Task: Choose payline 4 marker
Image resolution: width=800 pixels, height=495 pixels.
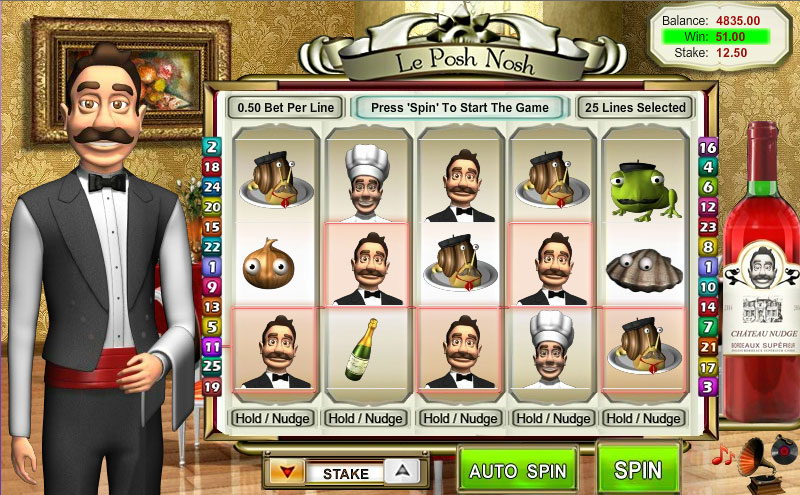Action: [708, 167]
